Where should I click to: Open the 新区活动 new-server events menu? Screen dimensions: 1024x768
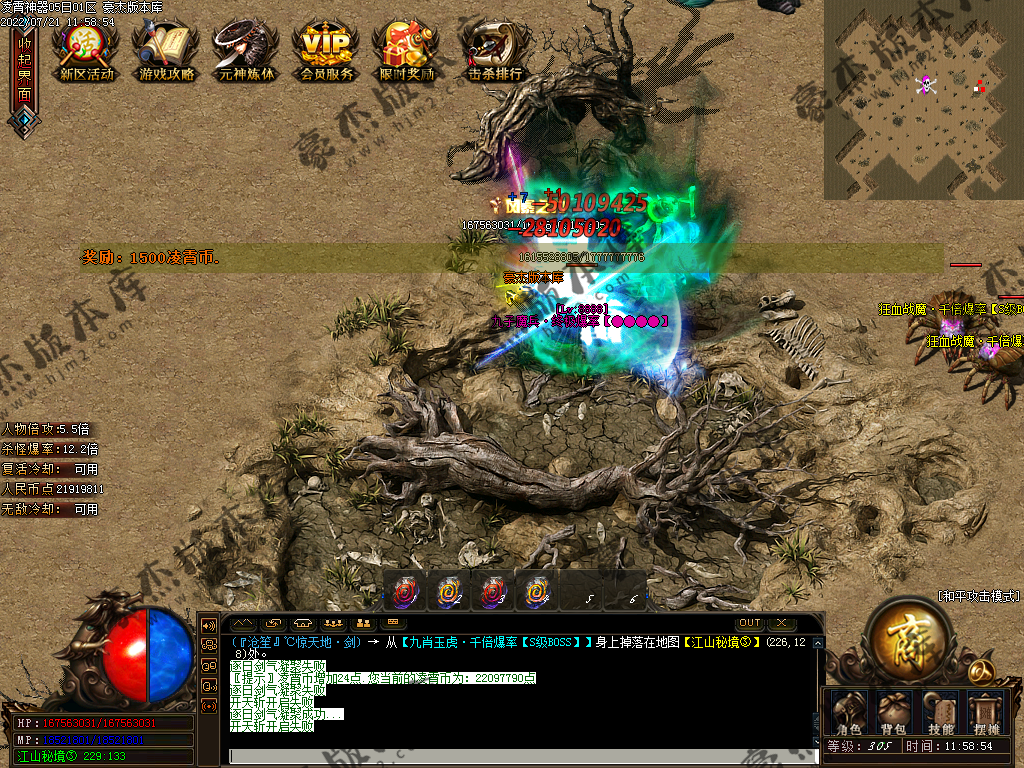pos(86,49)
